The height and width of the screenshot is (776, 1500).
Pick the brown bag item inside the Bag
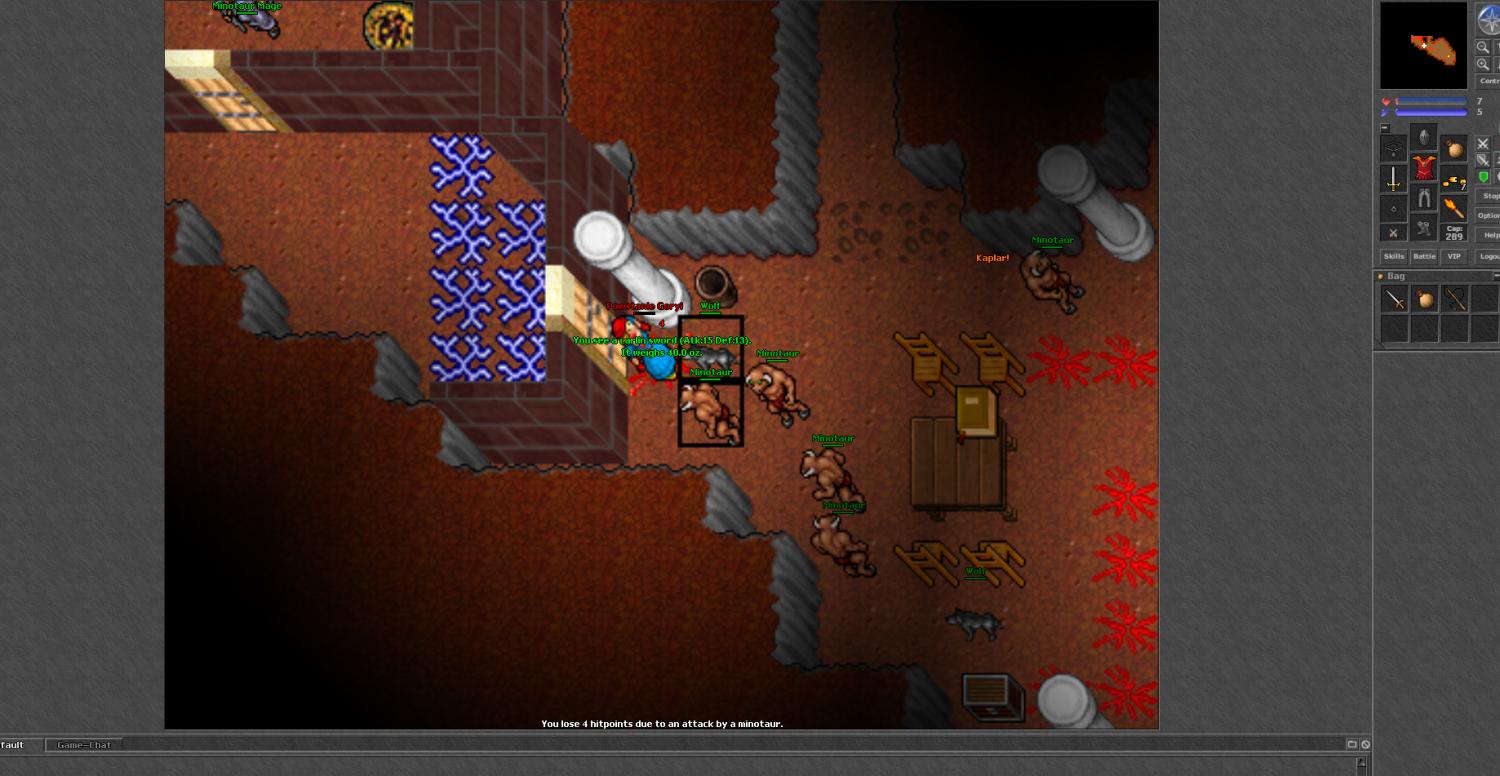[1425, 299]
